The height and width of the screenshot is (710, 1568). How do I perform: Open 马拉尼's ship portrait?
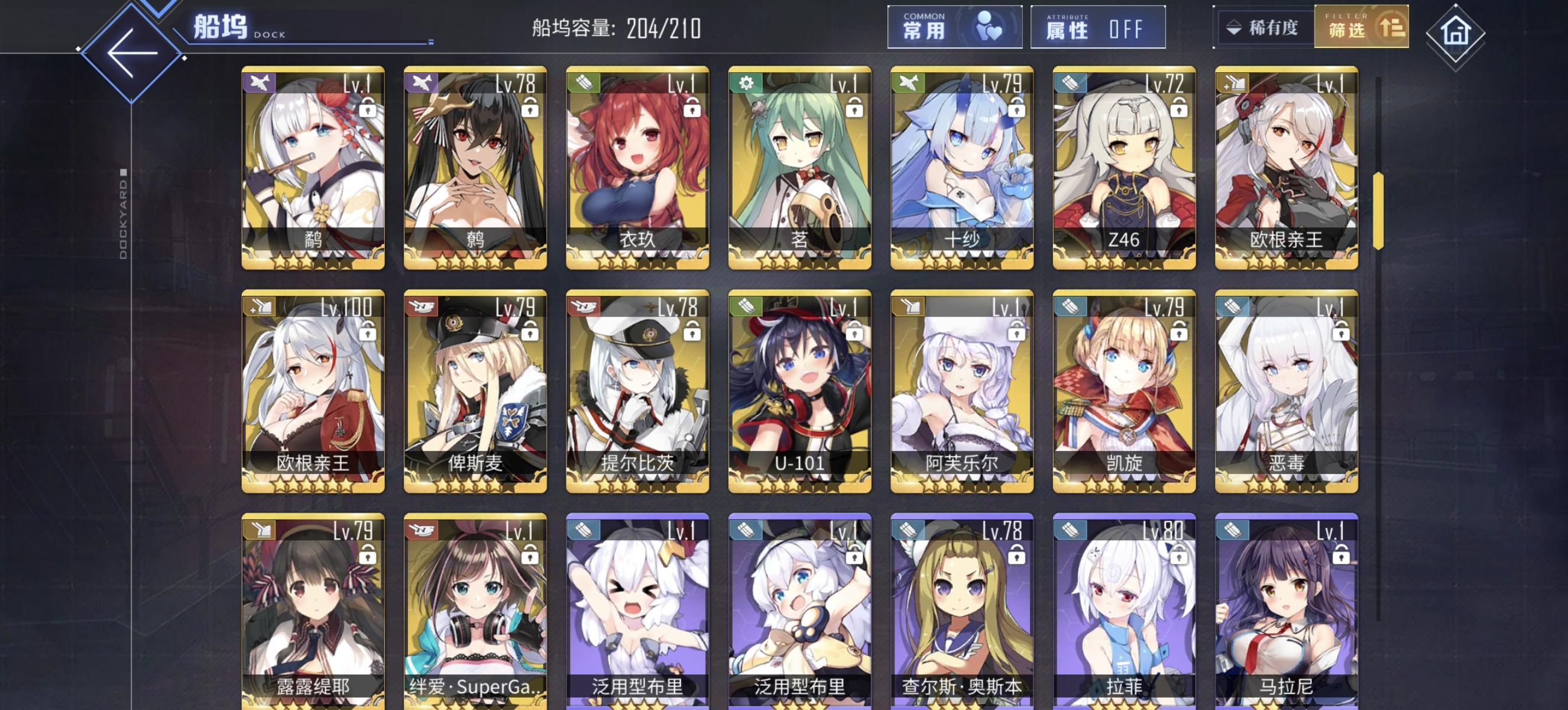1284,609
